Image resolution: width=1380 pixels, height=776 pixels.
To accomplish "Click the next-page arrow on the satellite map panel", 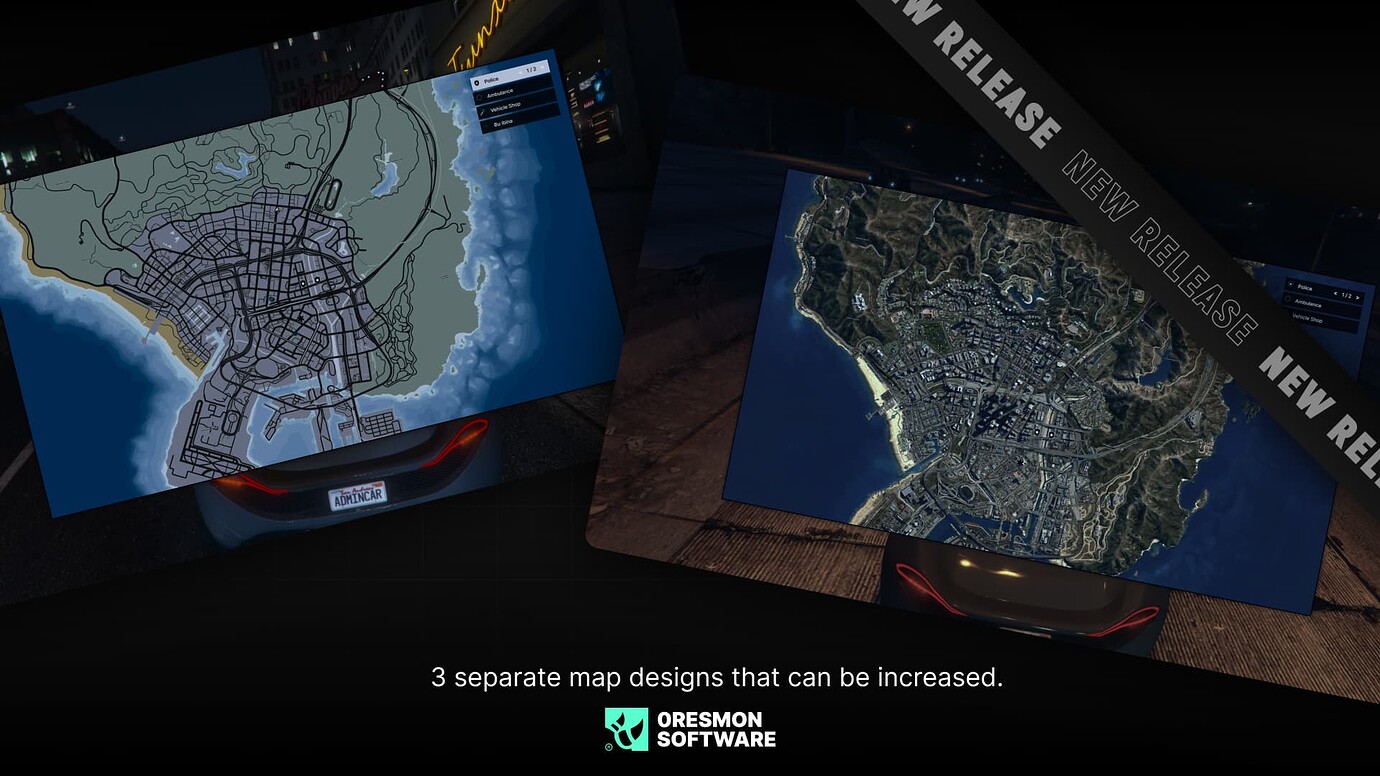I will [x=1357, y=297].
